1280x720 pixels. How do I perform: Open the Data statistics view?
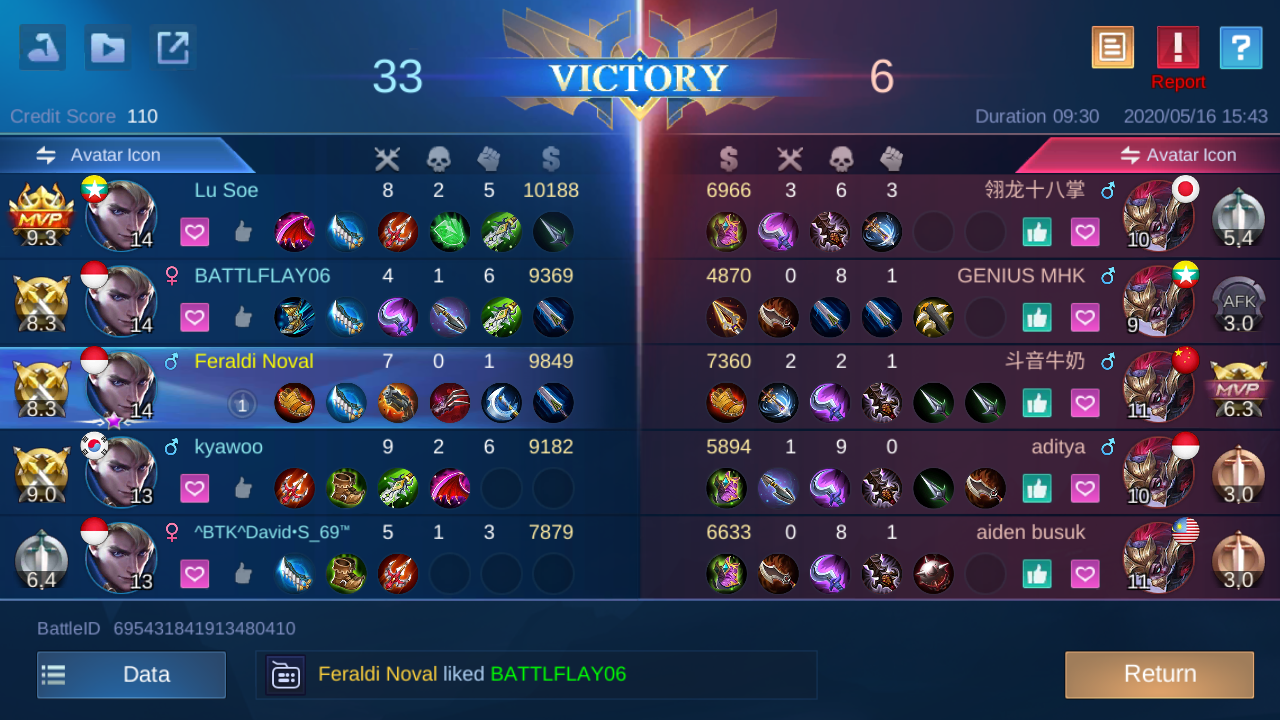131,675
